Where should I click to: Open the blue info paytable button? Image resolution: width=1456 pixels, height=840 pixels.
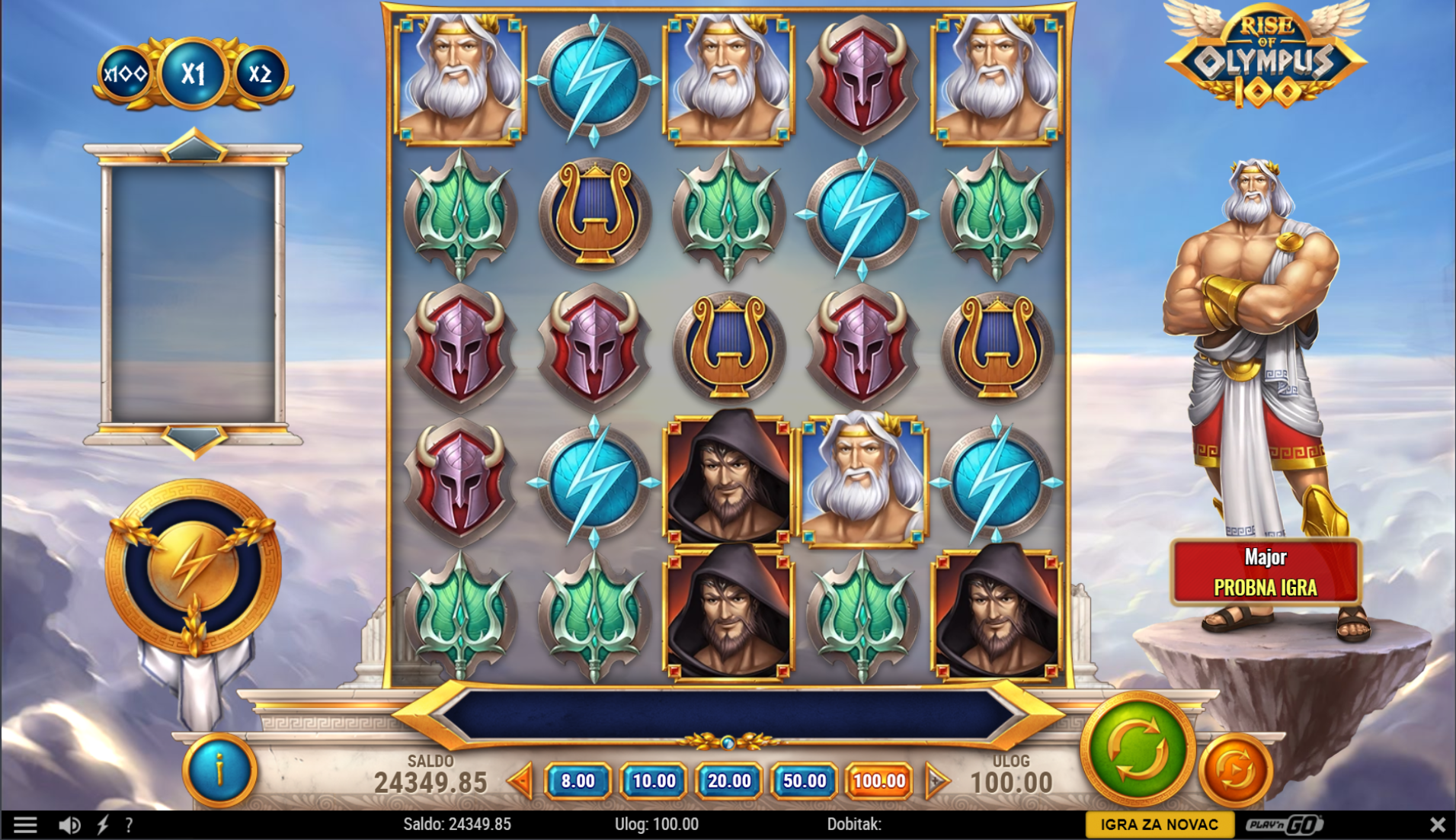219,770
